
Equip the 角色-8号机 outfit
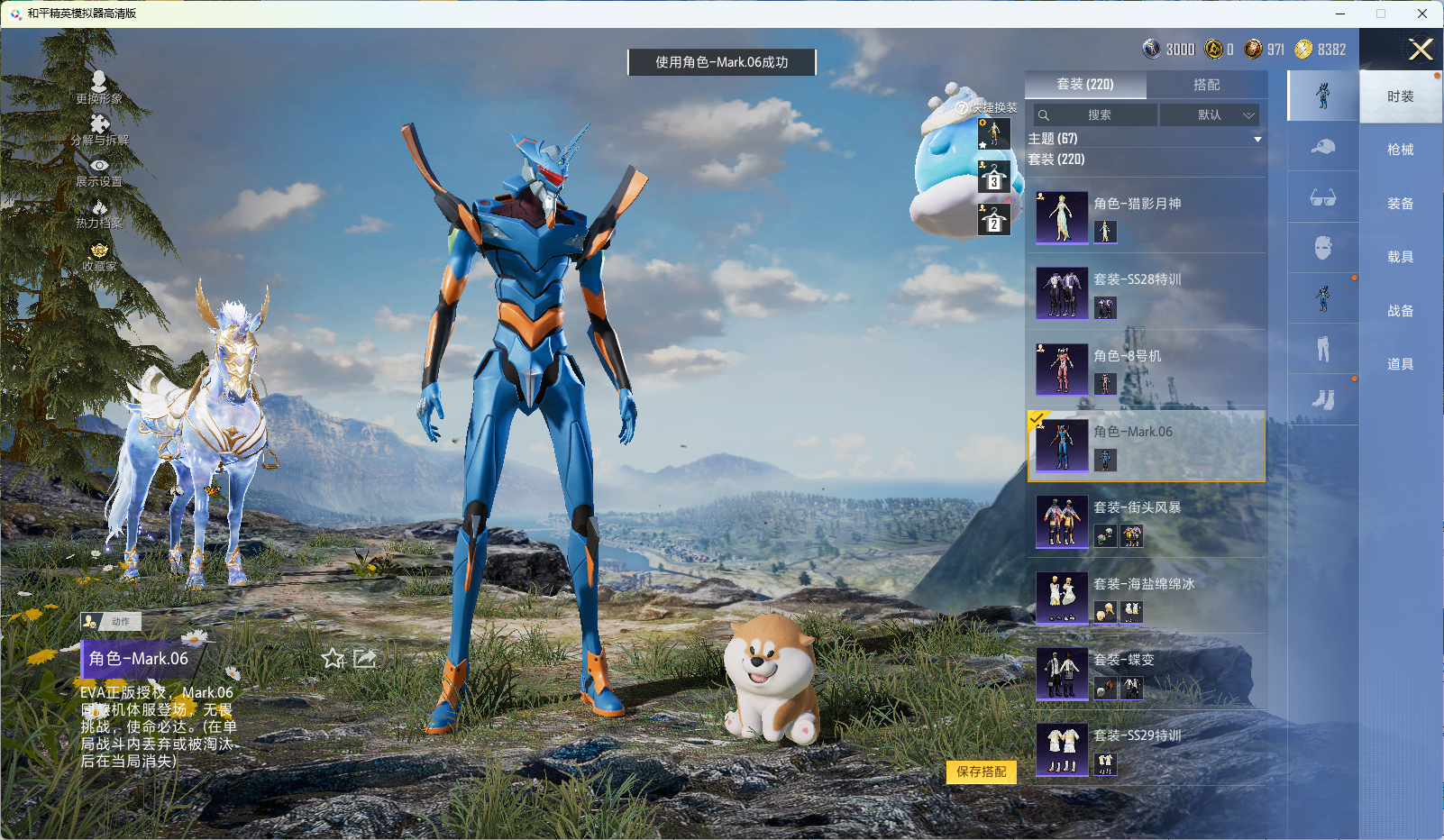[x=1147, y=369]
